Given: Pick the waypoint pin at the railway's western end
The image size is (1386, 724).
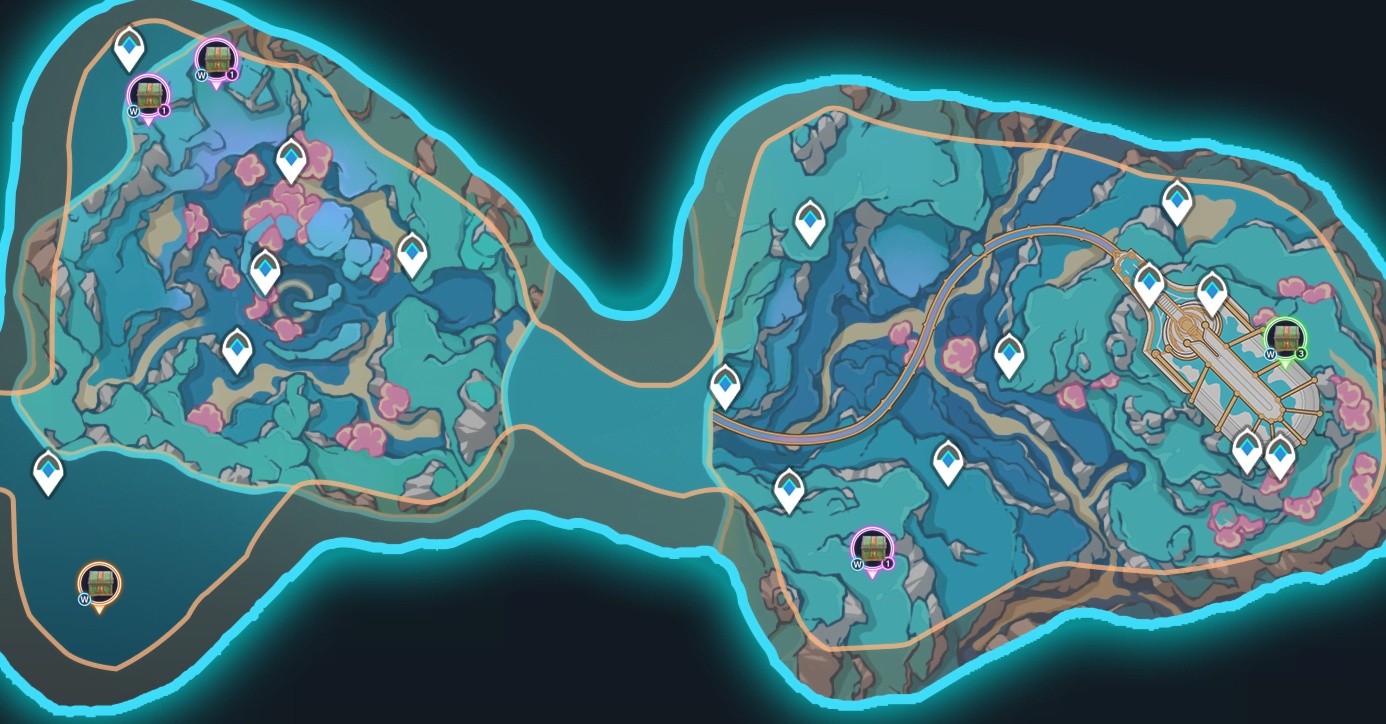Looking at the screenshot, I should pos(725,385).
